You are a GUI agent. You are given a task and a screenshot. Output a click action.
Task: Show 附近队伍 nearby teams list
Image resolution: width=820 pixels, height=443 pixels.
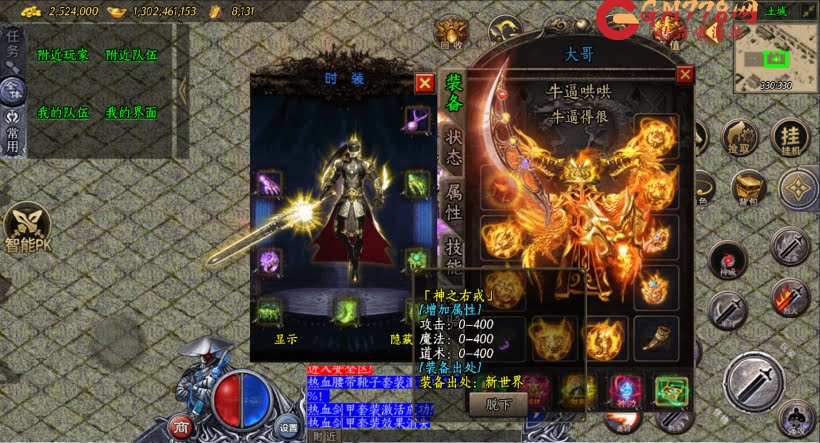click(x=130, y=57)
